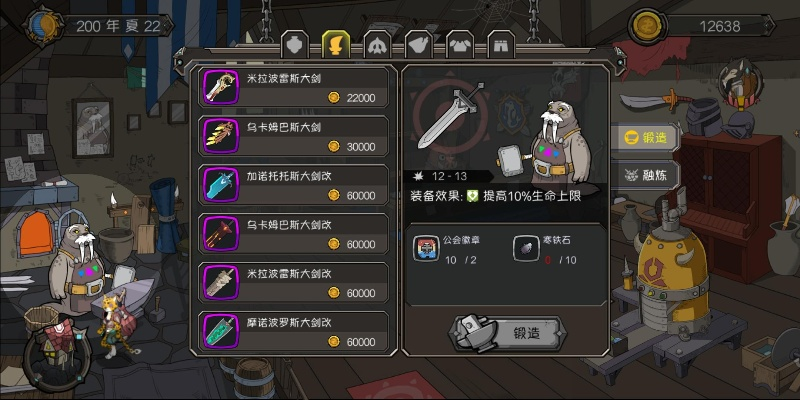Open the leg armor category tab
The width and height of the screenshot is (800, 400).
coord(501,44)
